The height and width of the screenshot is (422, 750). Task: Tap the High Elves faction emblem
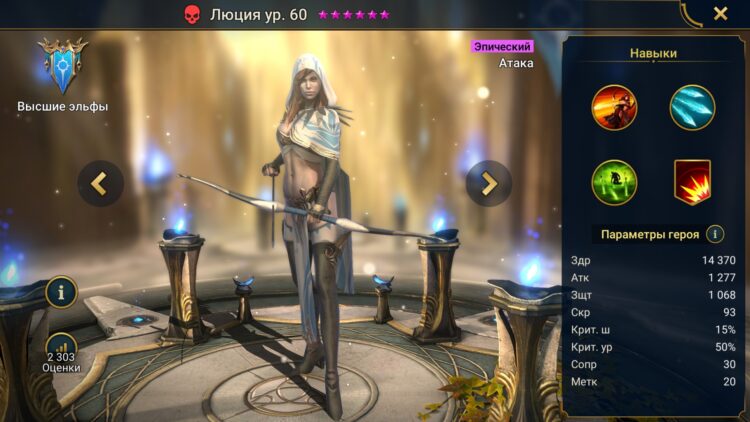62,67
